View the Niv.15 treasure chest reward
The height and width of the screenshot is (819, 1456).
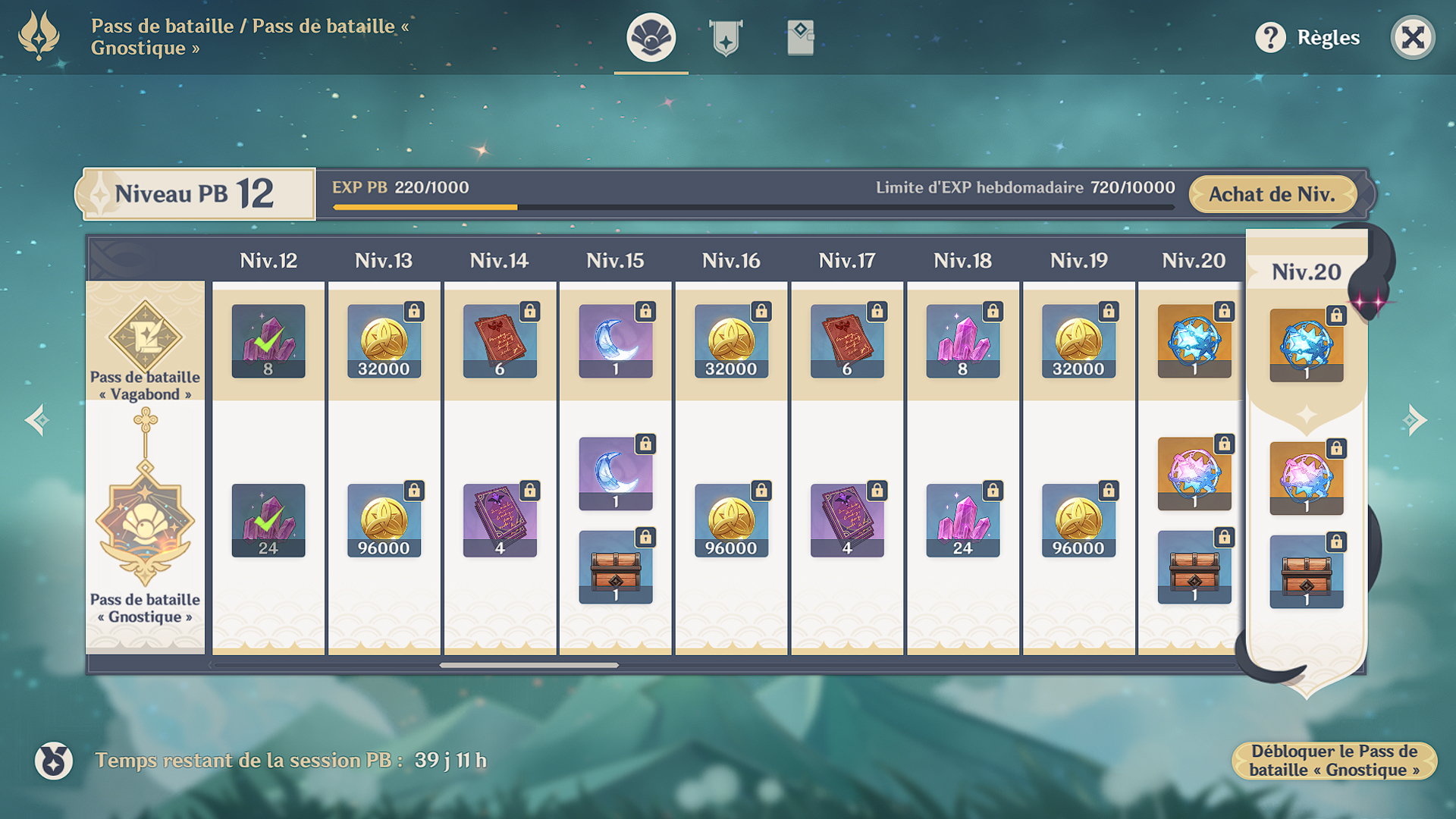tap(615, 567)
